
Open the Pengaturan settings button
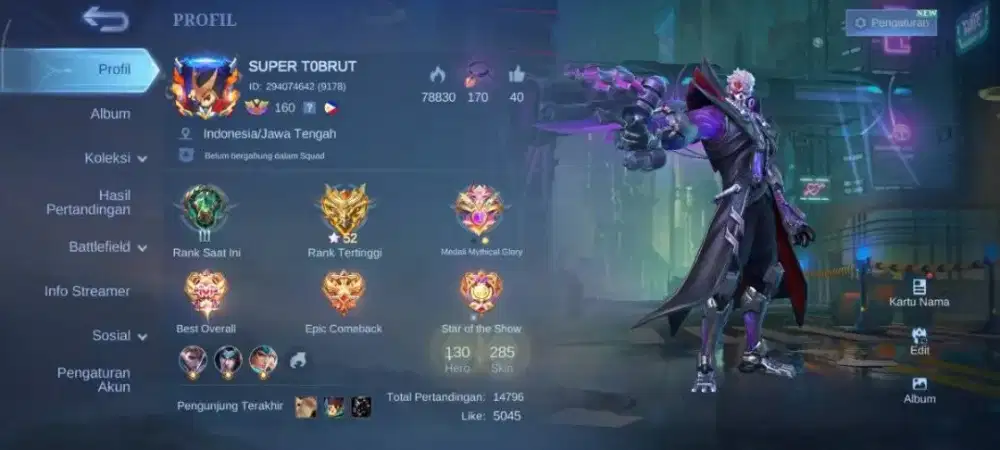(x=891, y=22)
